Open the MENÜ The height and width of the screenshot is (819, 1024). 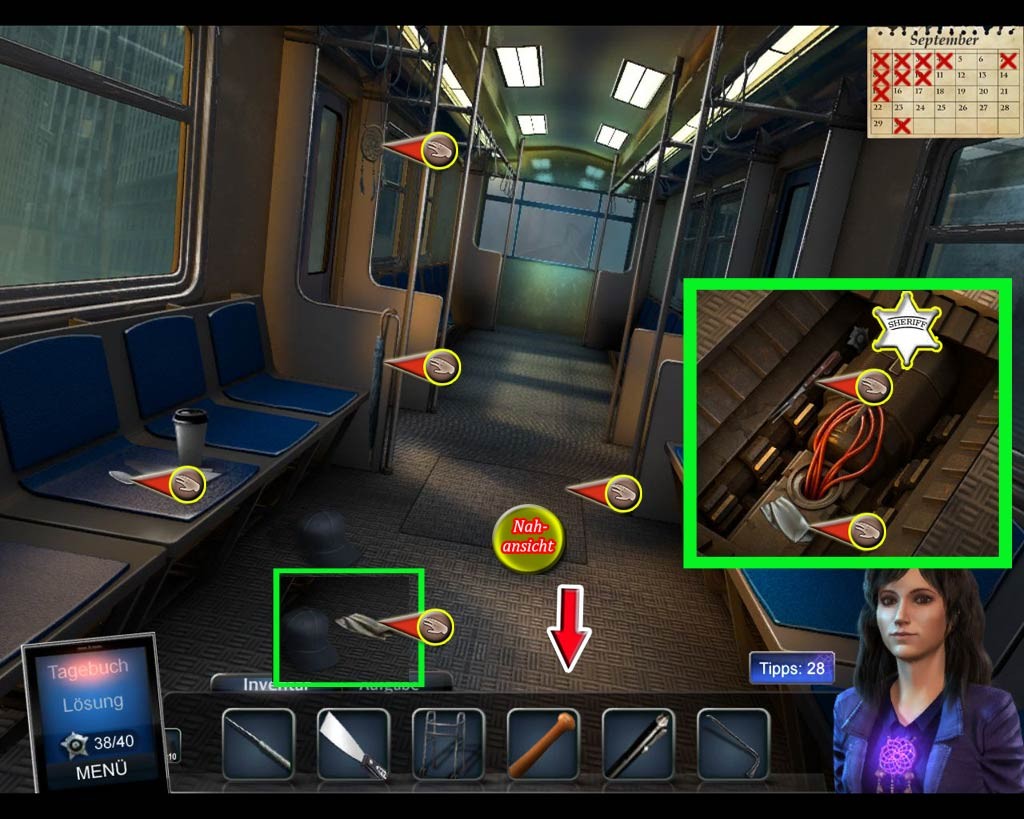click(100, 771)
